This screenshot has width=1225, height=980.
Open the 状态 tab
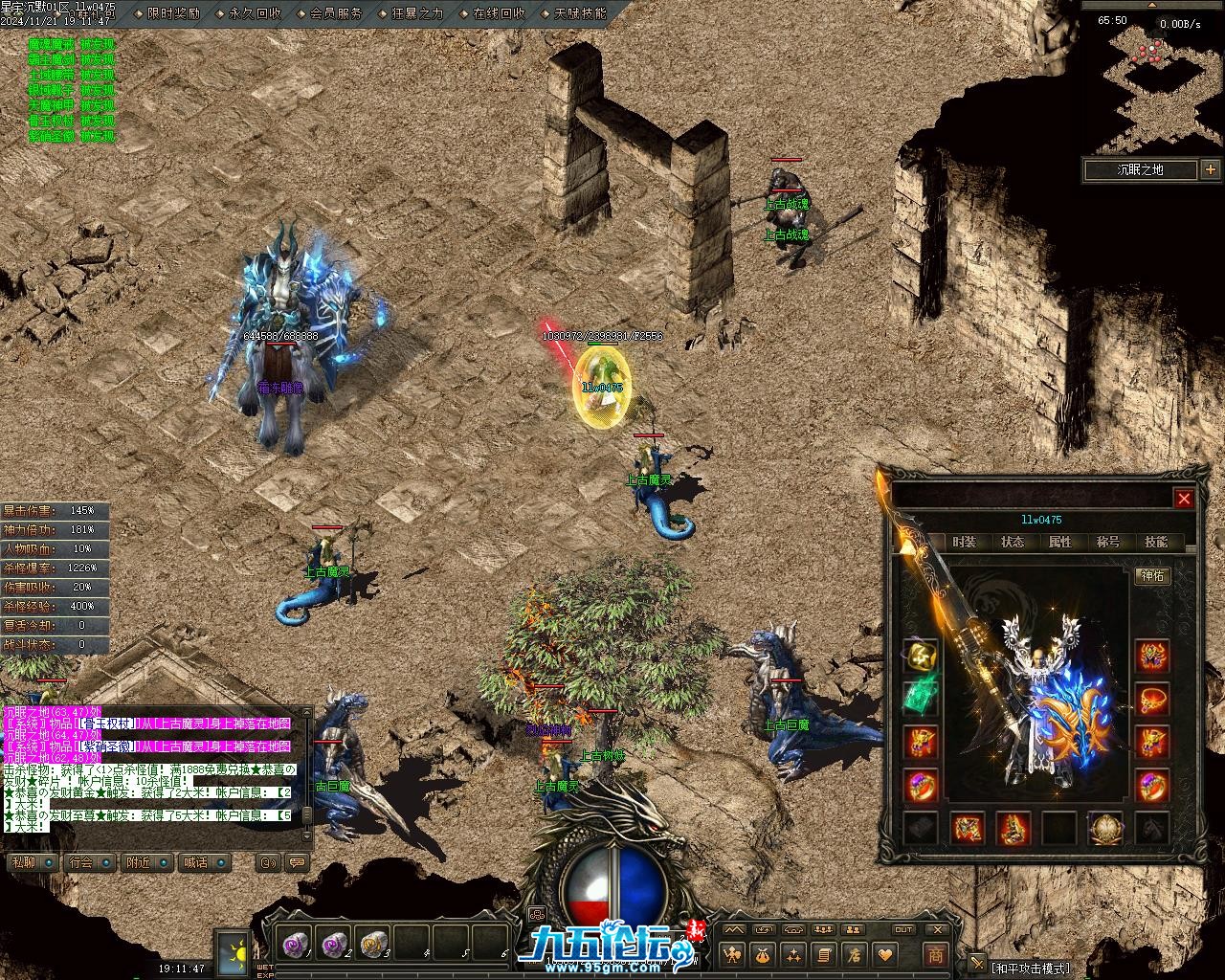pyautogui.click(x=1013, y=542)
